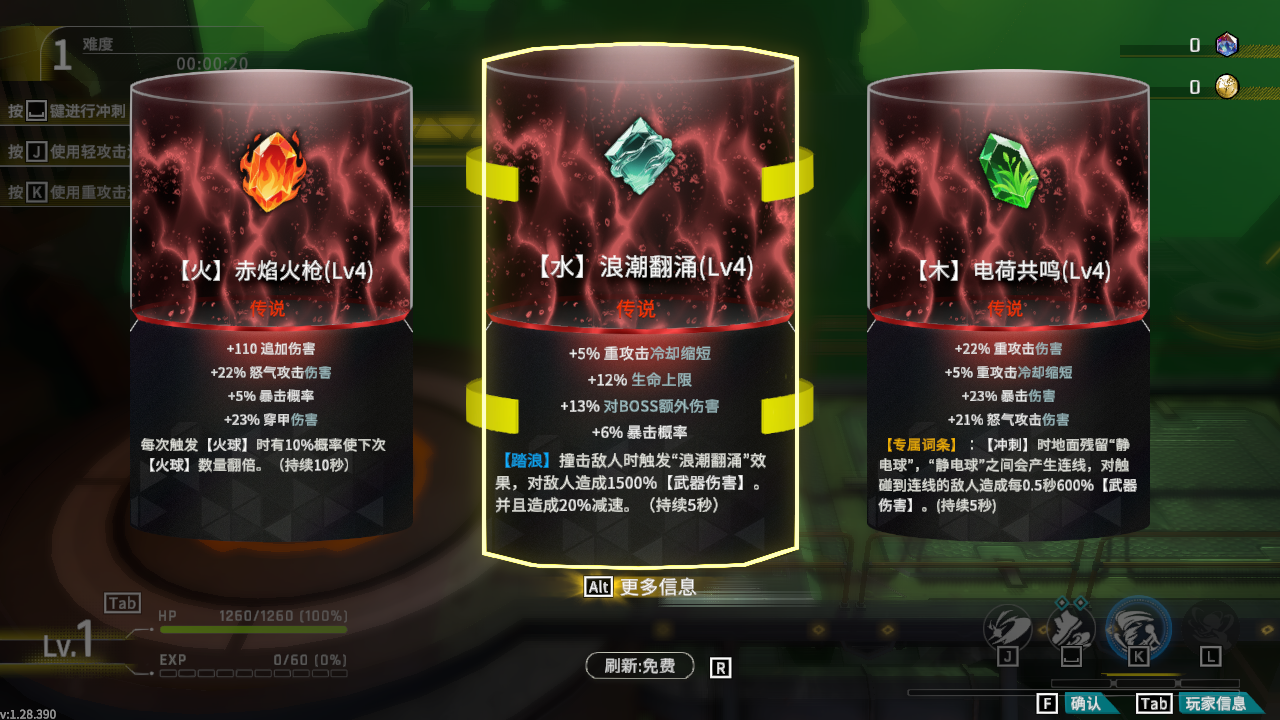Viewport: 1280px width, 720px height.
Task: Select the fire card 赤焰火枪
Action: pos(271,300)
